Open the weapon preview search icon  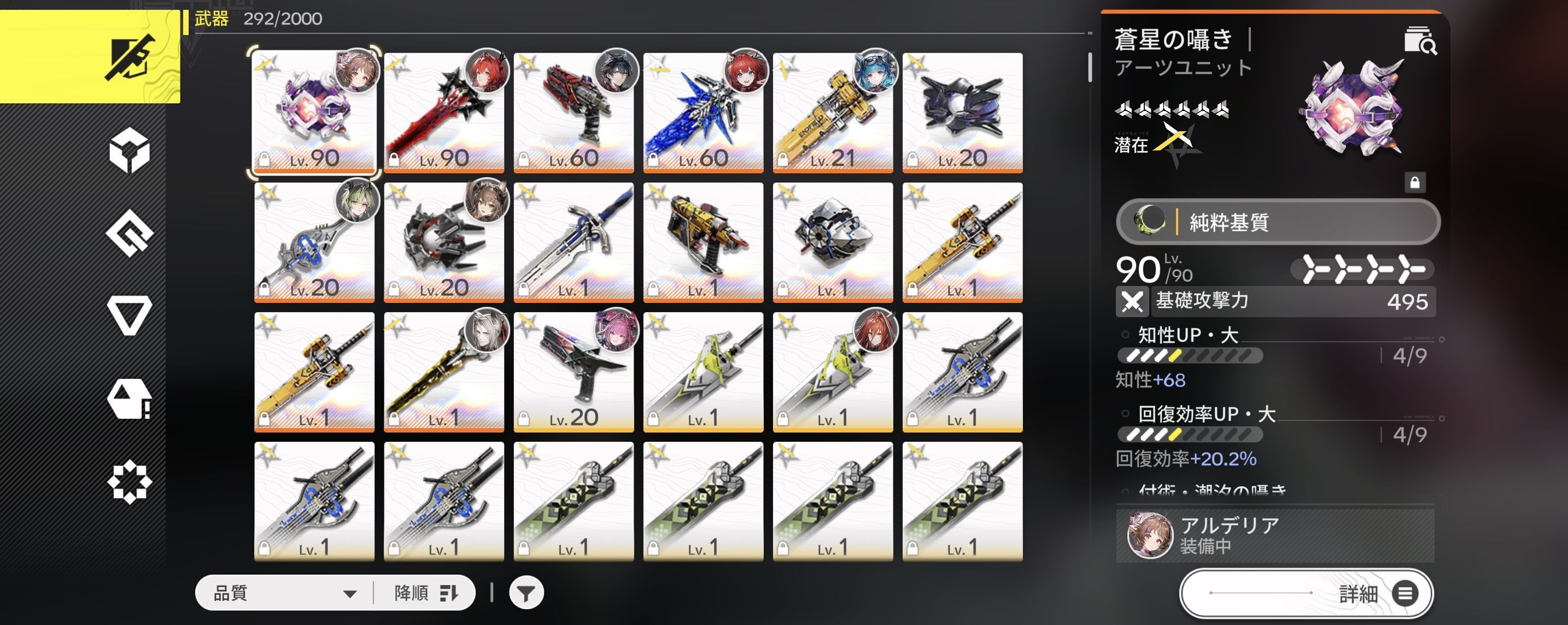1420,42
